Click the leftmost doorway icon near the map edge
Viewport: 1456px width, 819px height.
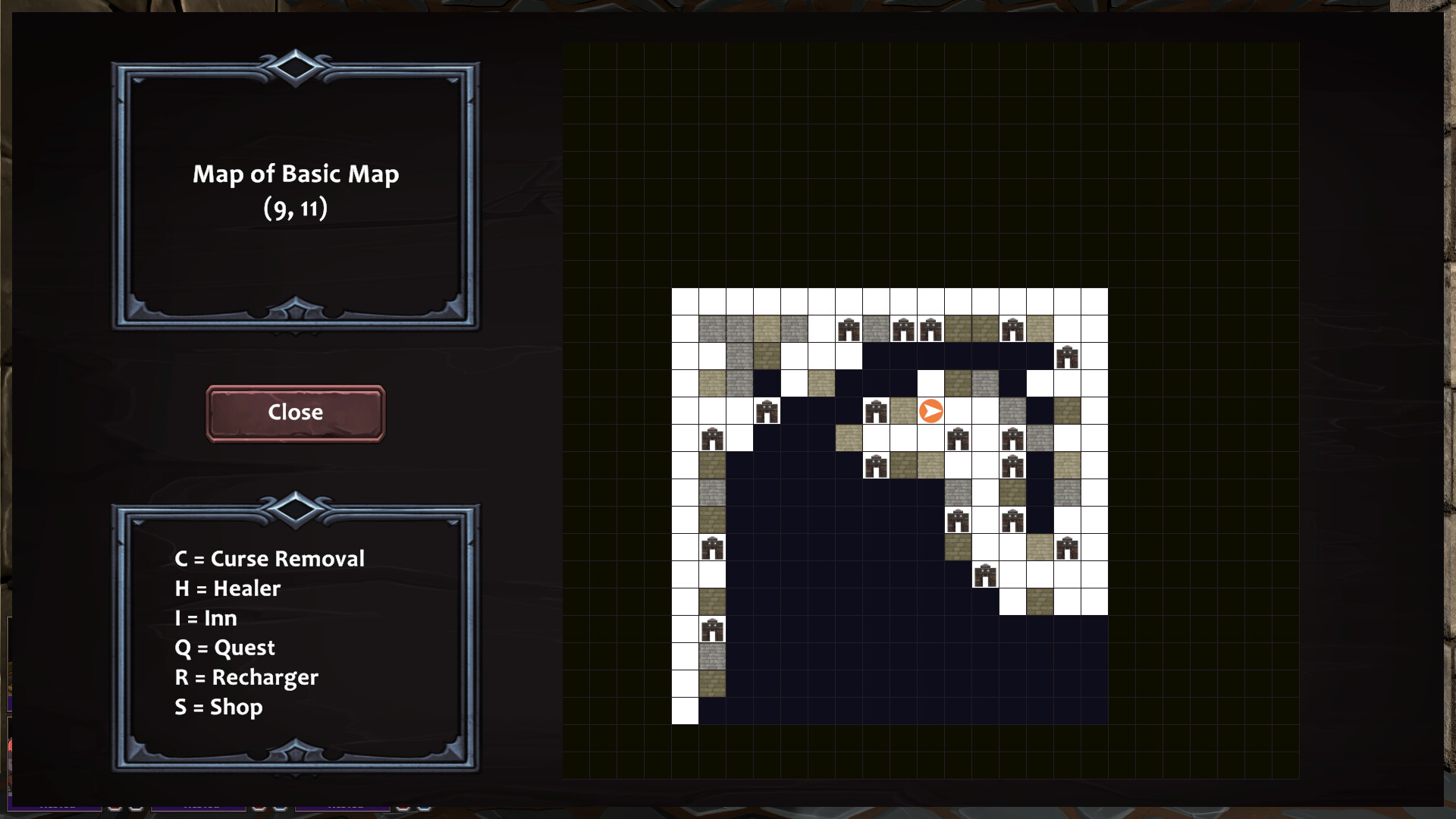click(x=711, y=438)
